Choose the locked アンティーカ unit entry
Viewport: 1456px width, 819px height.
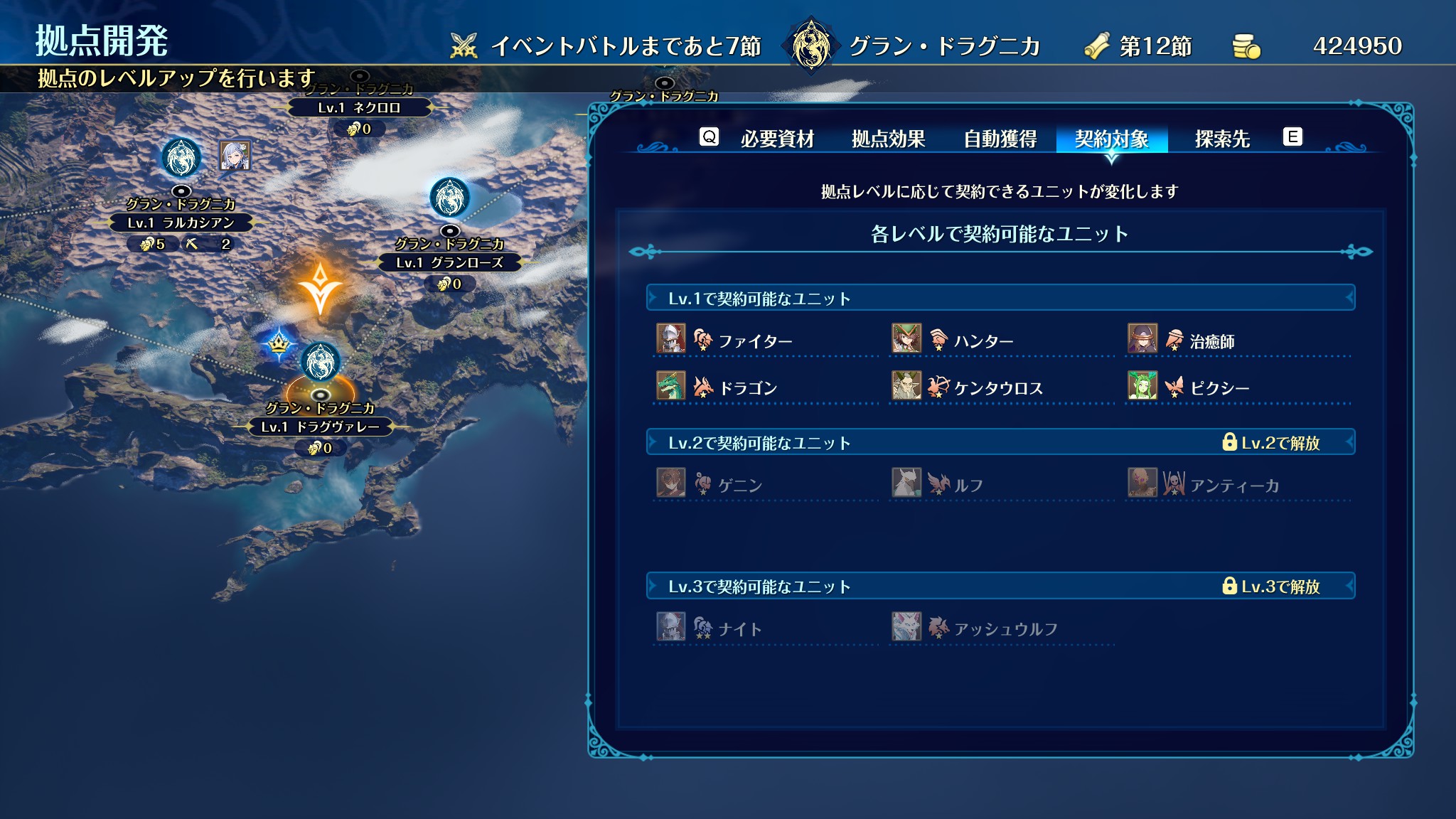click(1234, 486)
